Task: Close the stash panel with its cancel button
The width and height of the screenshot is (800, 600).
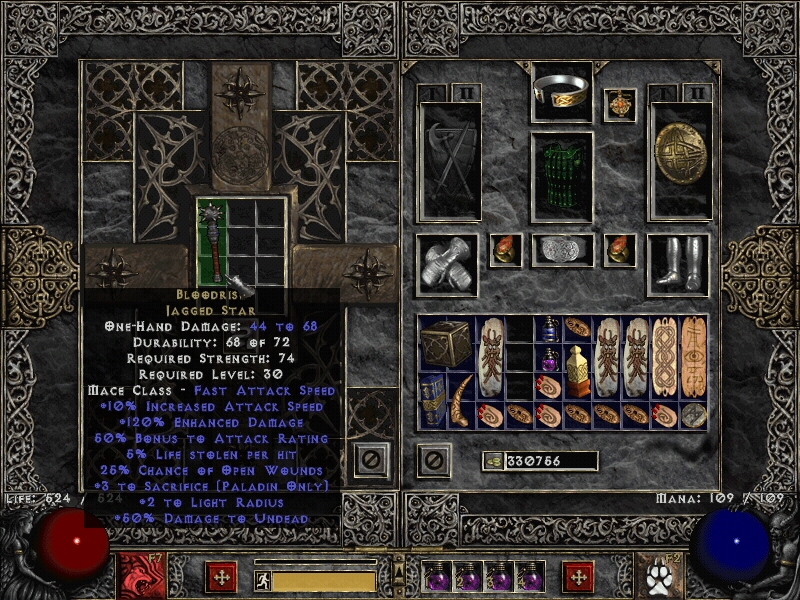Action: [371, 460]
